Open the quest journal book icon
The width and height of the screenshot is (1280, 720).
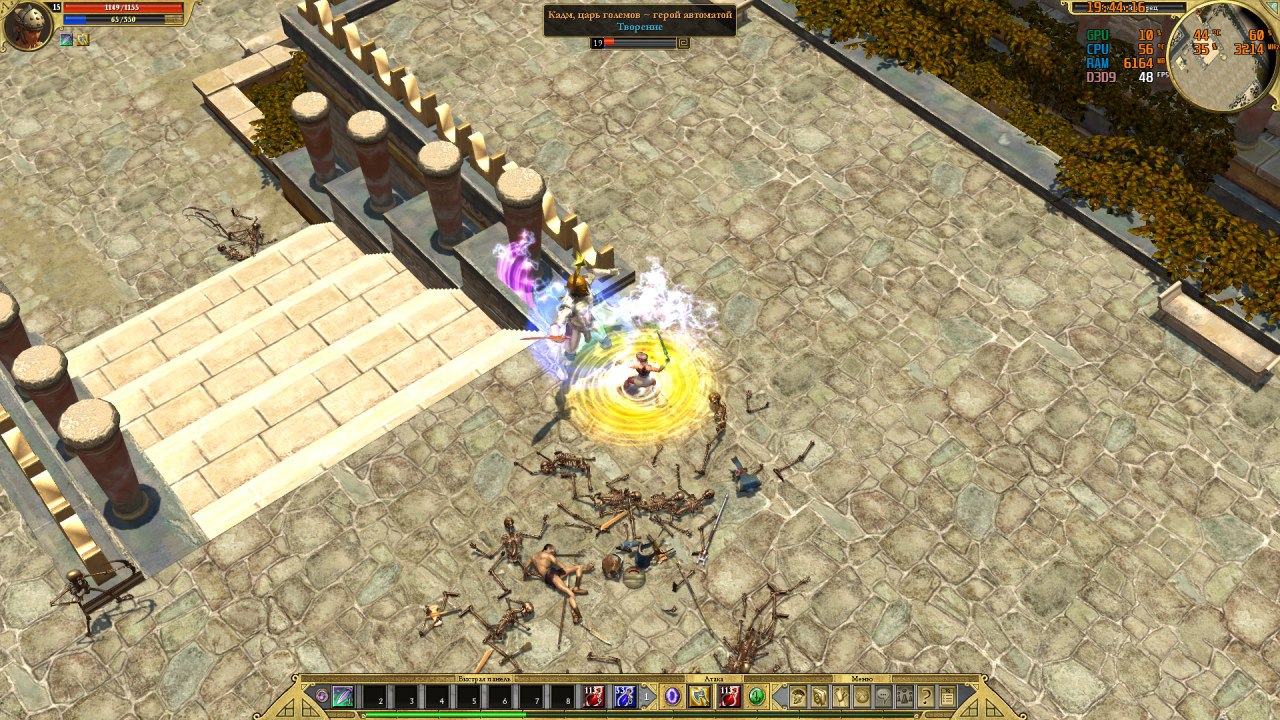point(819,697)
